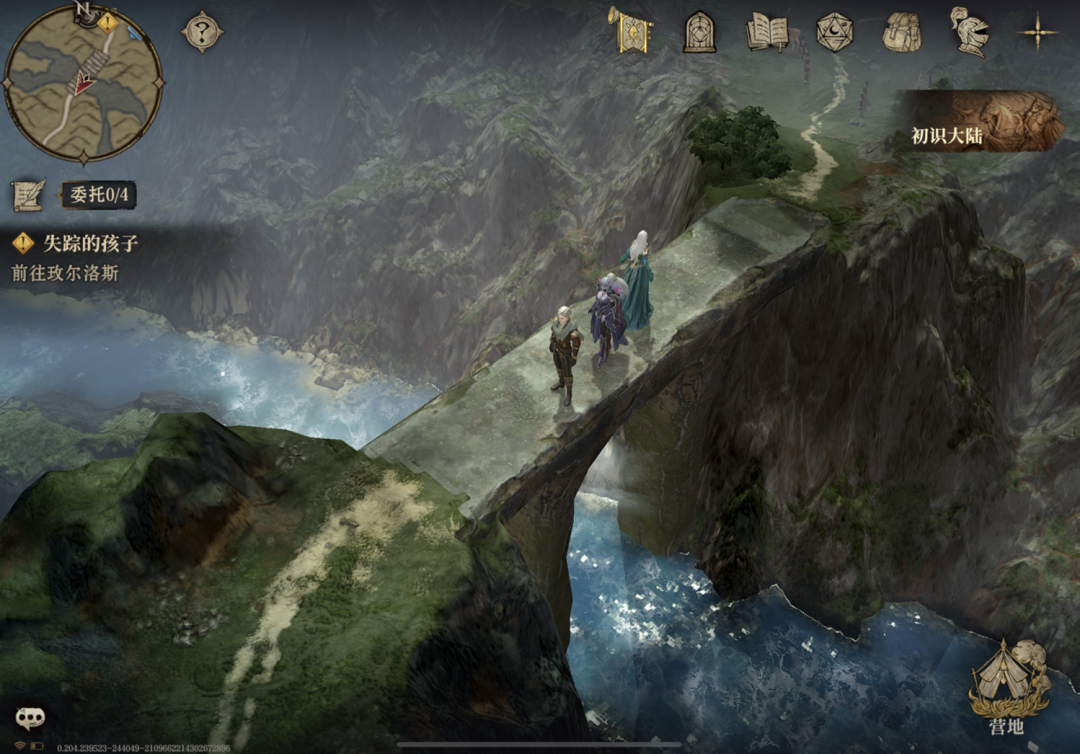The height and width of the screenshot is (754, 1080).
Task: Open the open book journal icon
Action: click(767, 32)
